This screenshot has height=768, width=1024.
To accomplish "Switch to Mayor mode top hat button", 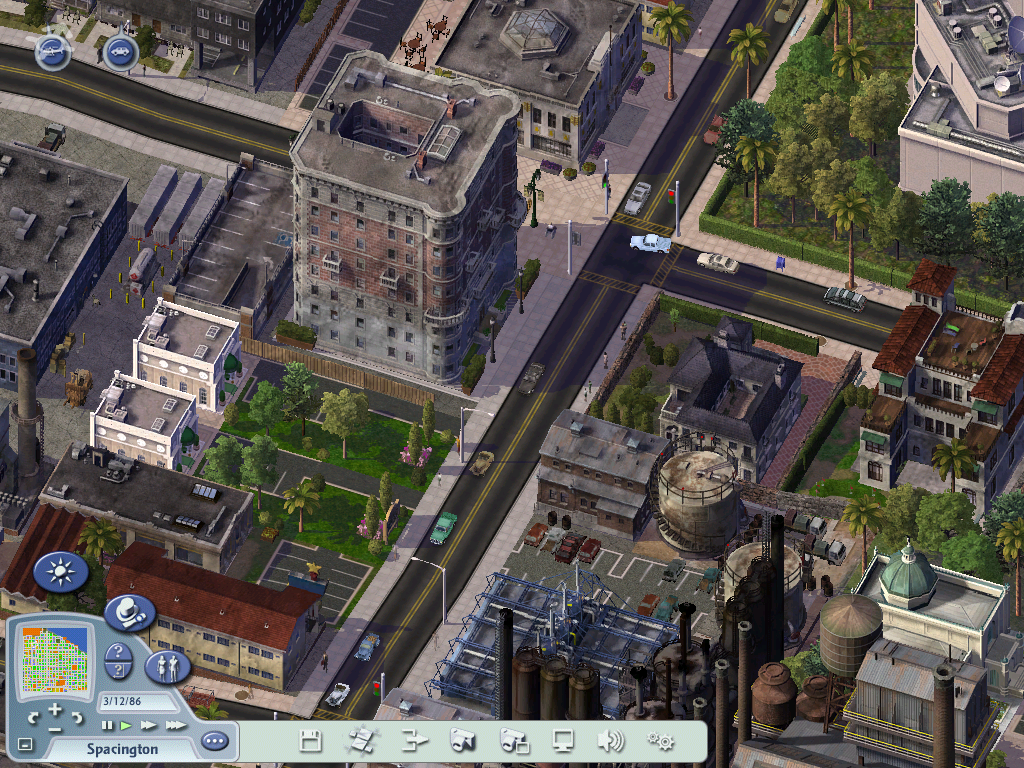I will [129, 612].
